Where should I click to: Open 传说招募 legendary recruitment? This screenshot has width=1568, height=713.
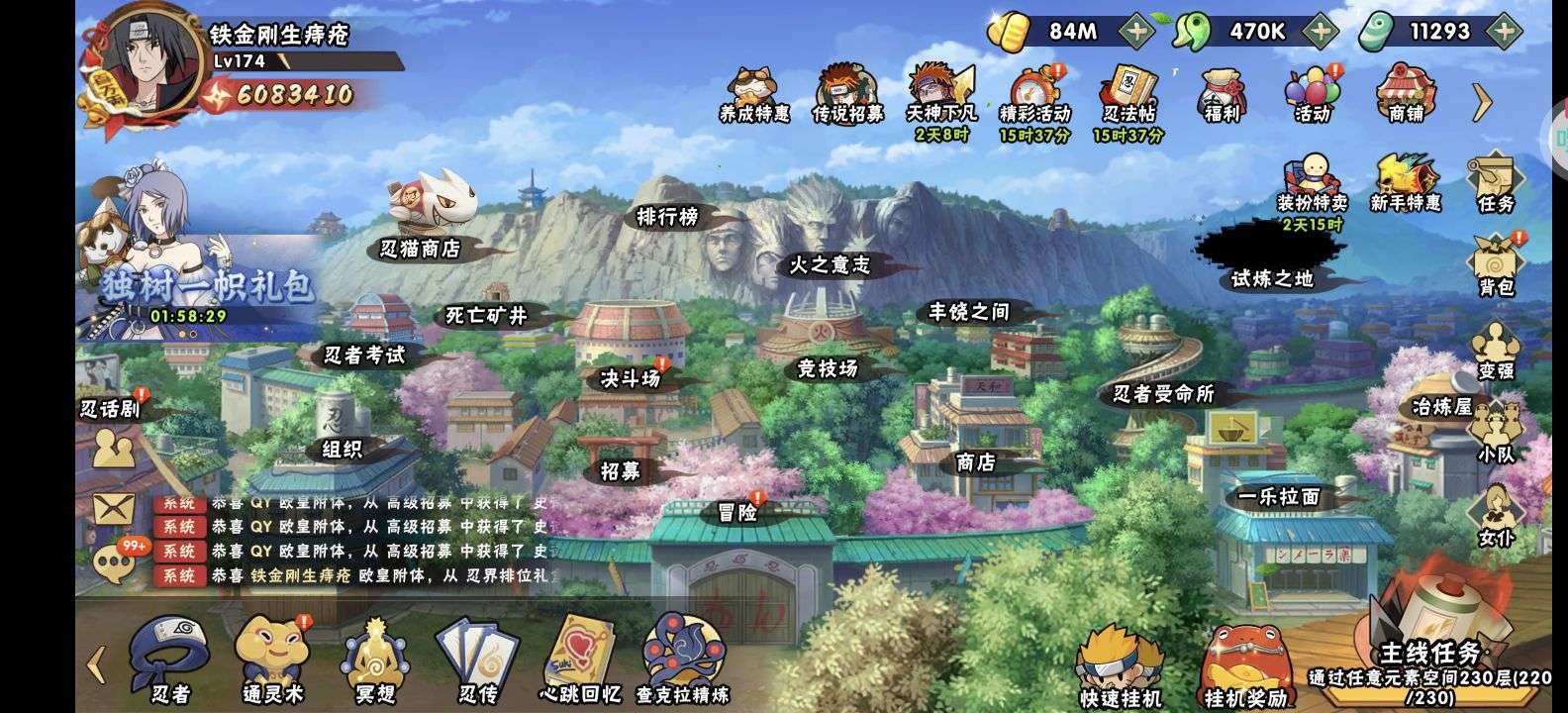coord(847,95)
